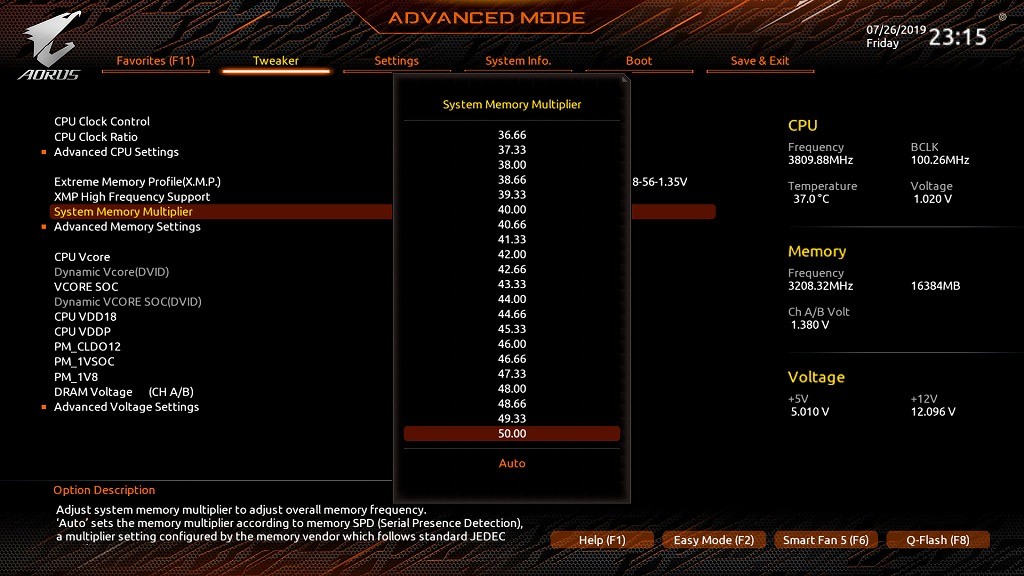The width and height of the screenshot is (1024, 576).
Task: Set multiplier to 48.00
Action: pos(511,389)
